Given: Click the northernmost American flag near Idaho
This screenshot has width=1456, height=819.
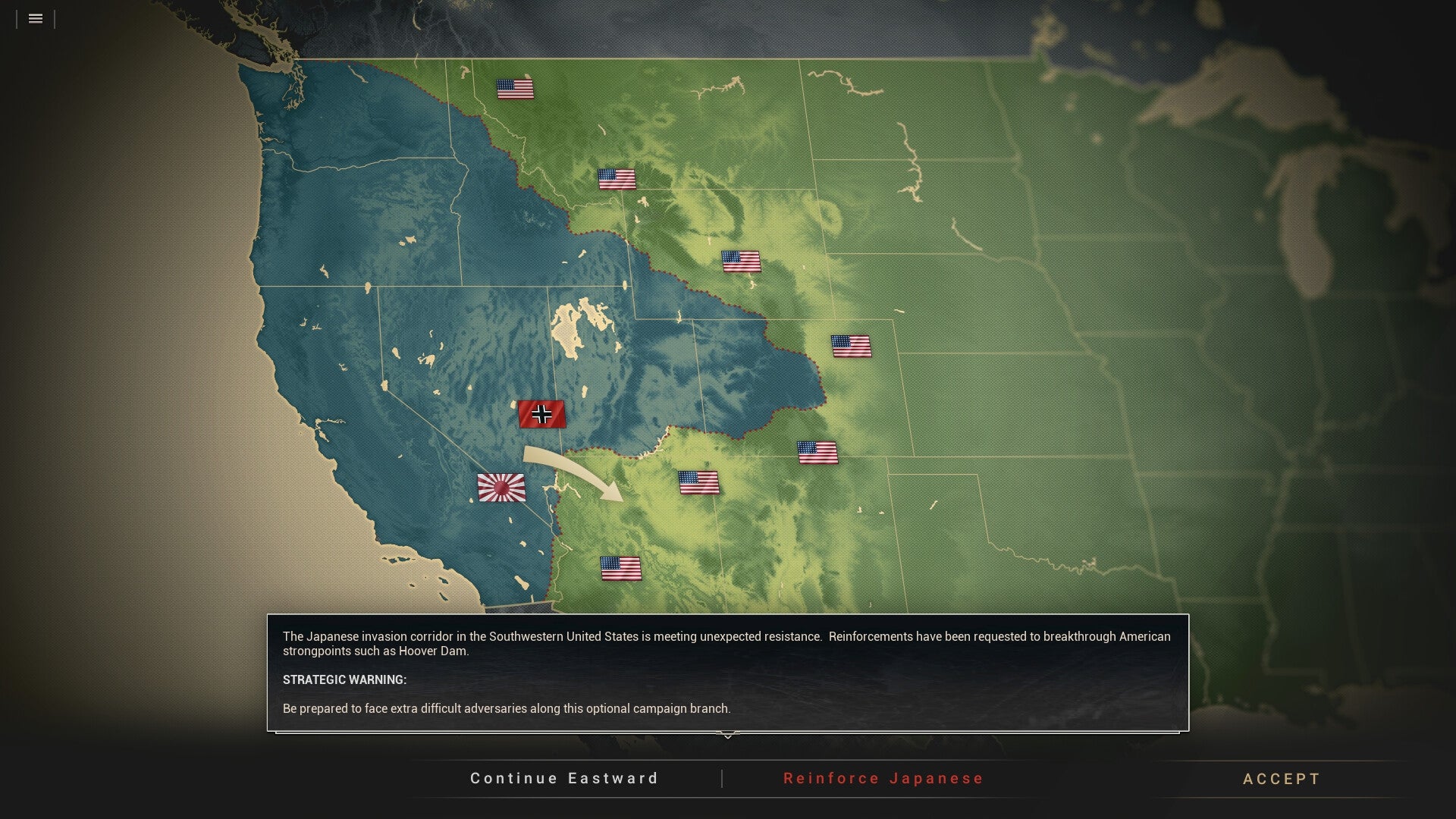Looking at the screenshot, I should [516, 88].
